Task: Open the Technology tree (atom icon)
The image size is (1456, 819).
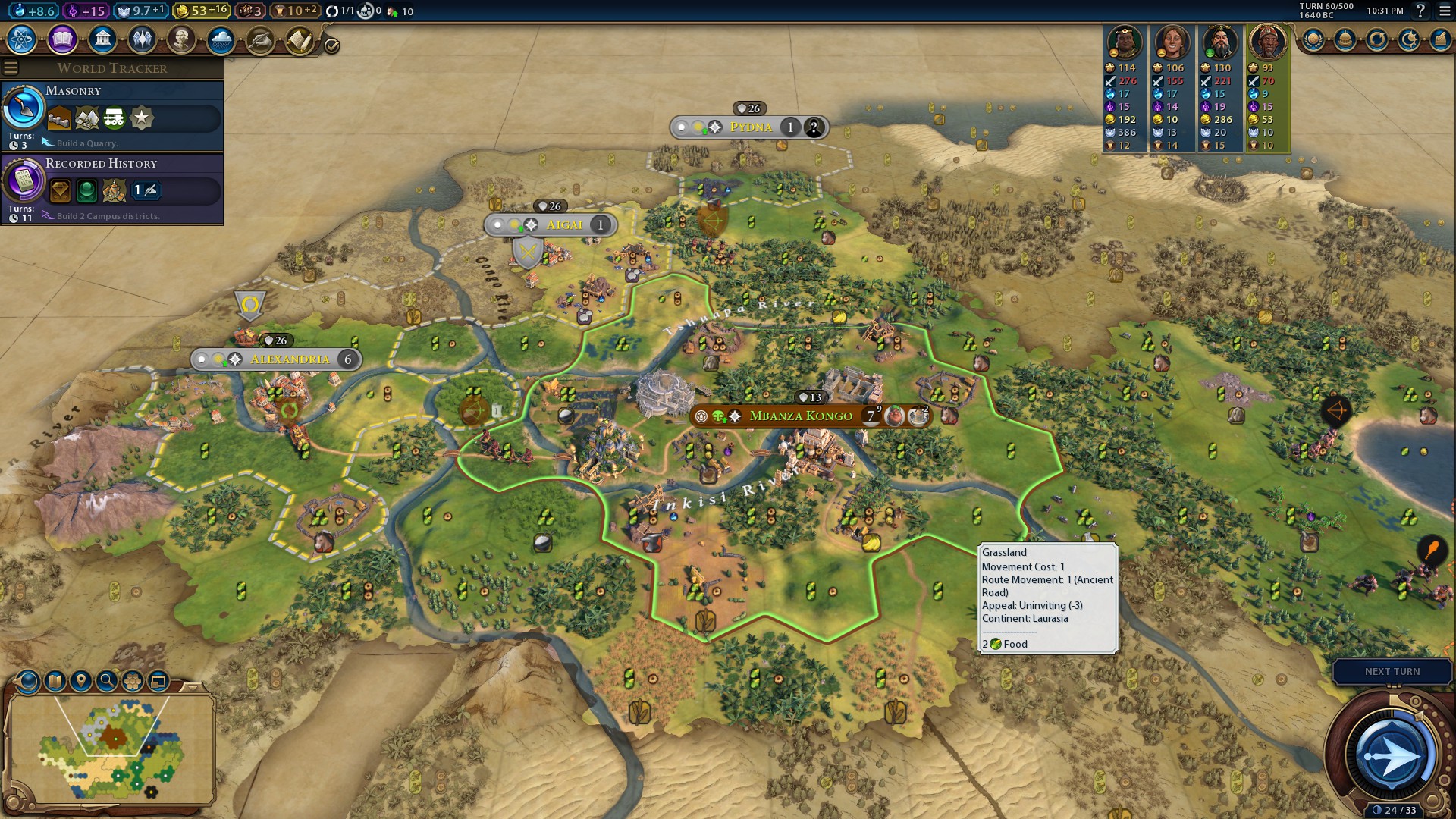Action: [x=22, y=39]
